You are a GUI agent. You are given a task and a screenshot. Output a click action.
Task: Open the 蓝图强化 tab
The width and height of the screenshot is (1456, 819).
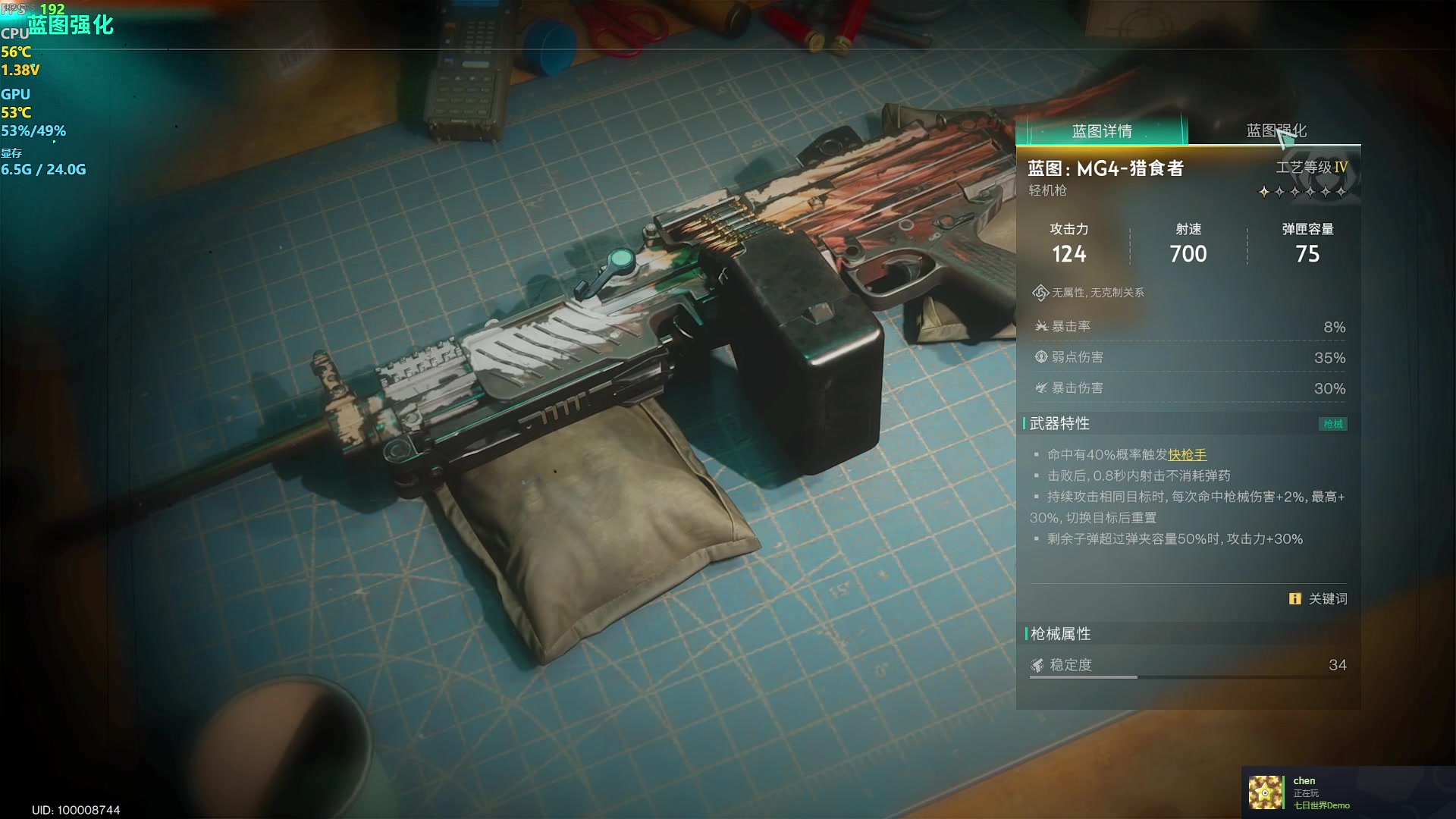click(1276, 130)
